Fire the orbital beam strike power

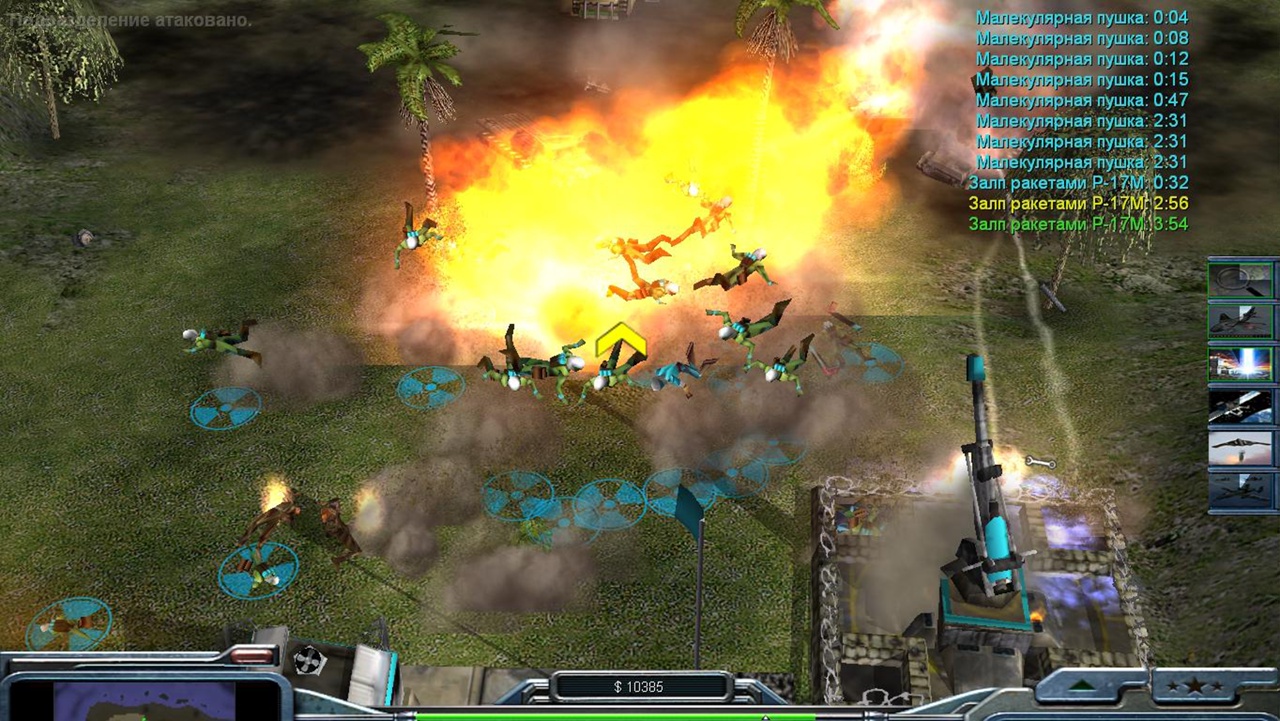pyautogui.click(x=1241, y=364)
